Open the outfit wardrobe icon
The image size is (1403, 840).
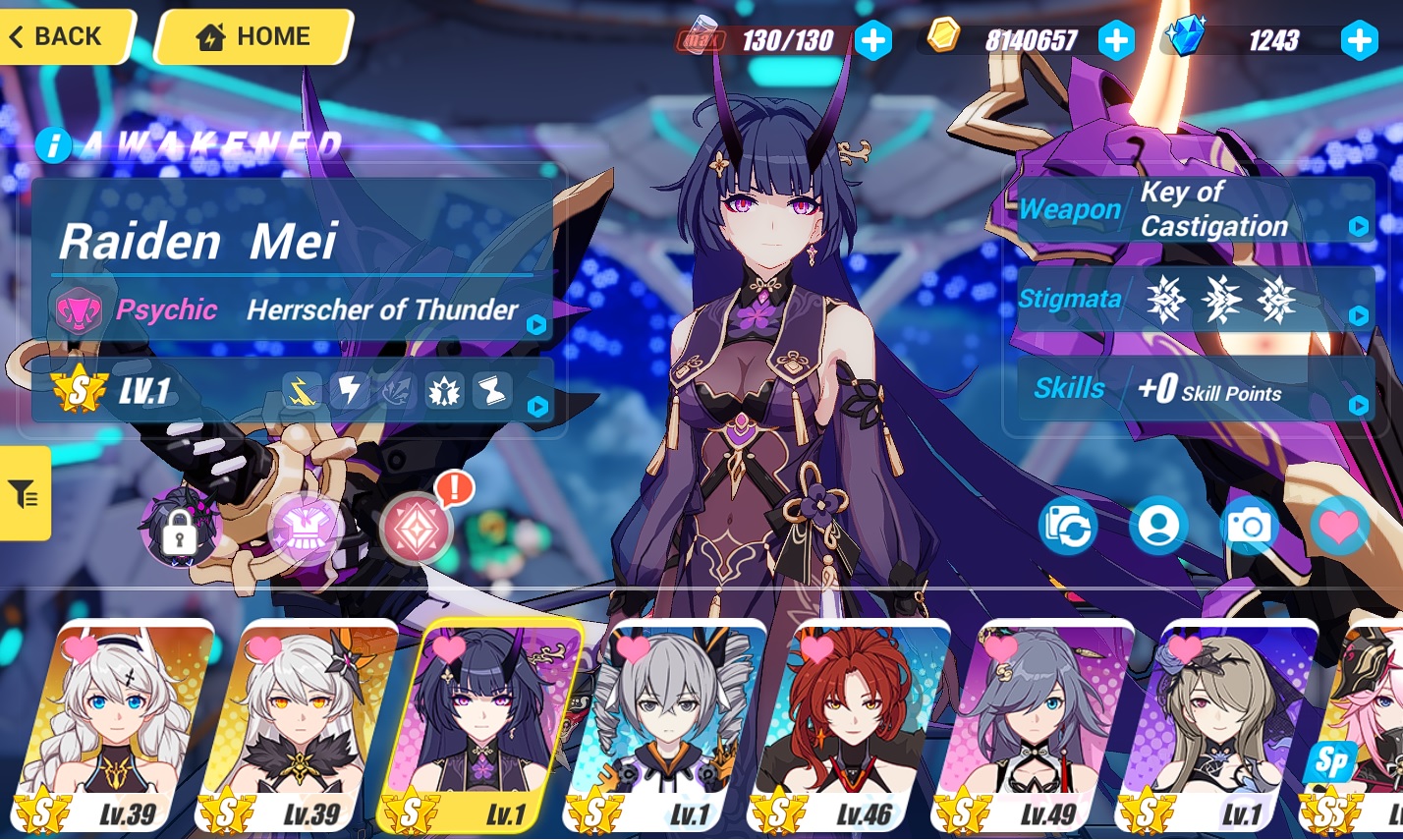coord(306,530)
